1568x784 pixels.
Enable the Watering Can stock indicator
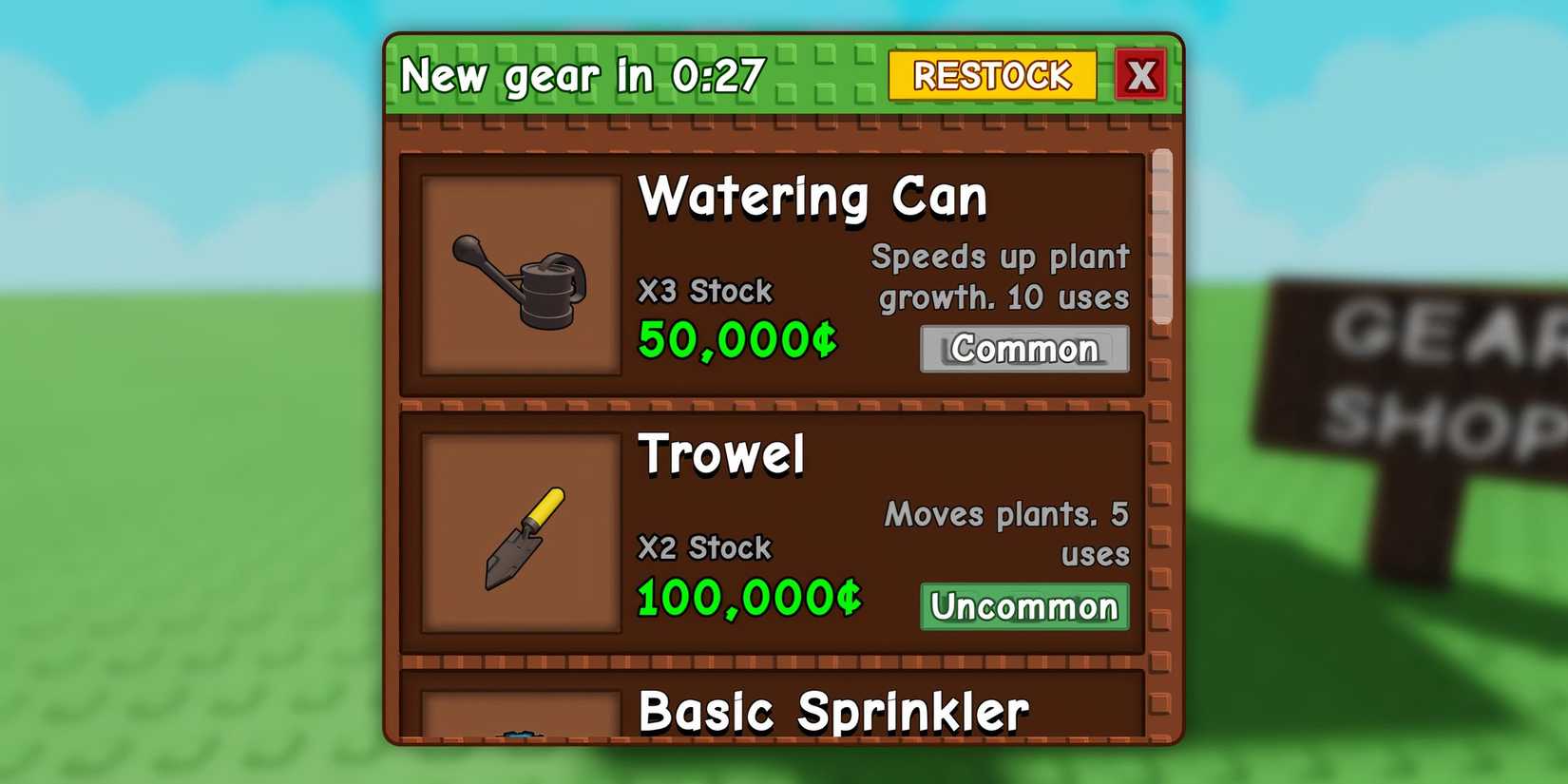pyautogui.click(x=705, y=290)
